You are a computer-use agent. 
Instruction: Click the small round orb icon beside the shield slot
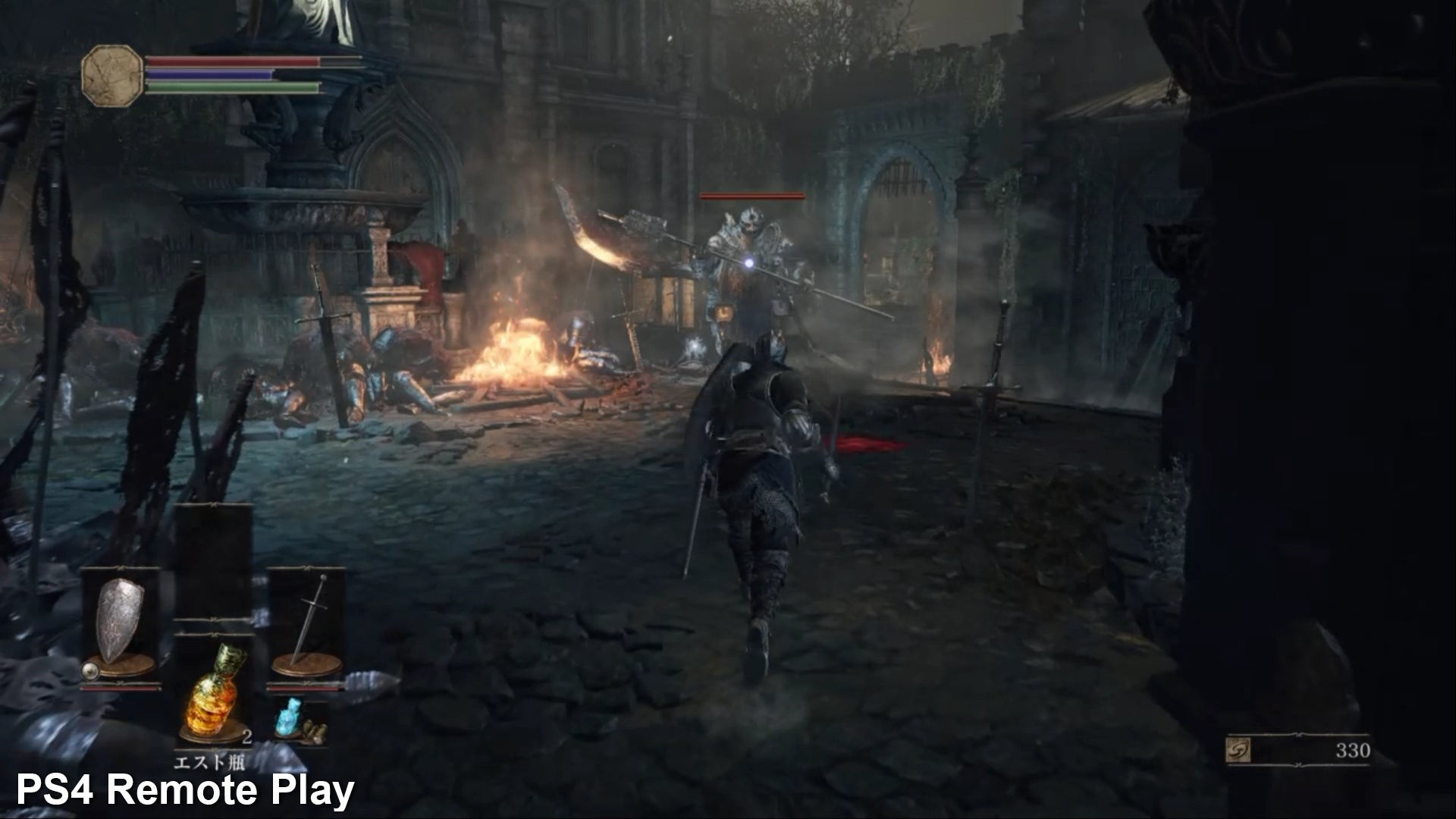pyautogui.click(x=89, y=670)
